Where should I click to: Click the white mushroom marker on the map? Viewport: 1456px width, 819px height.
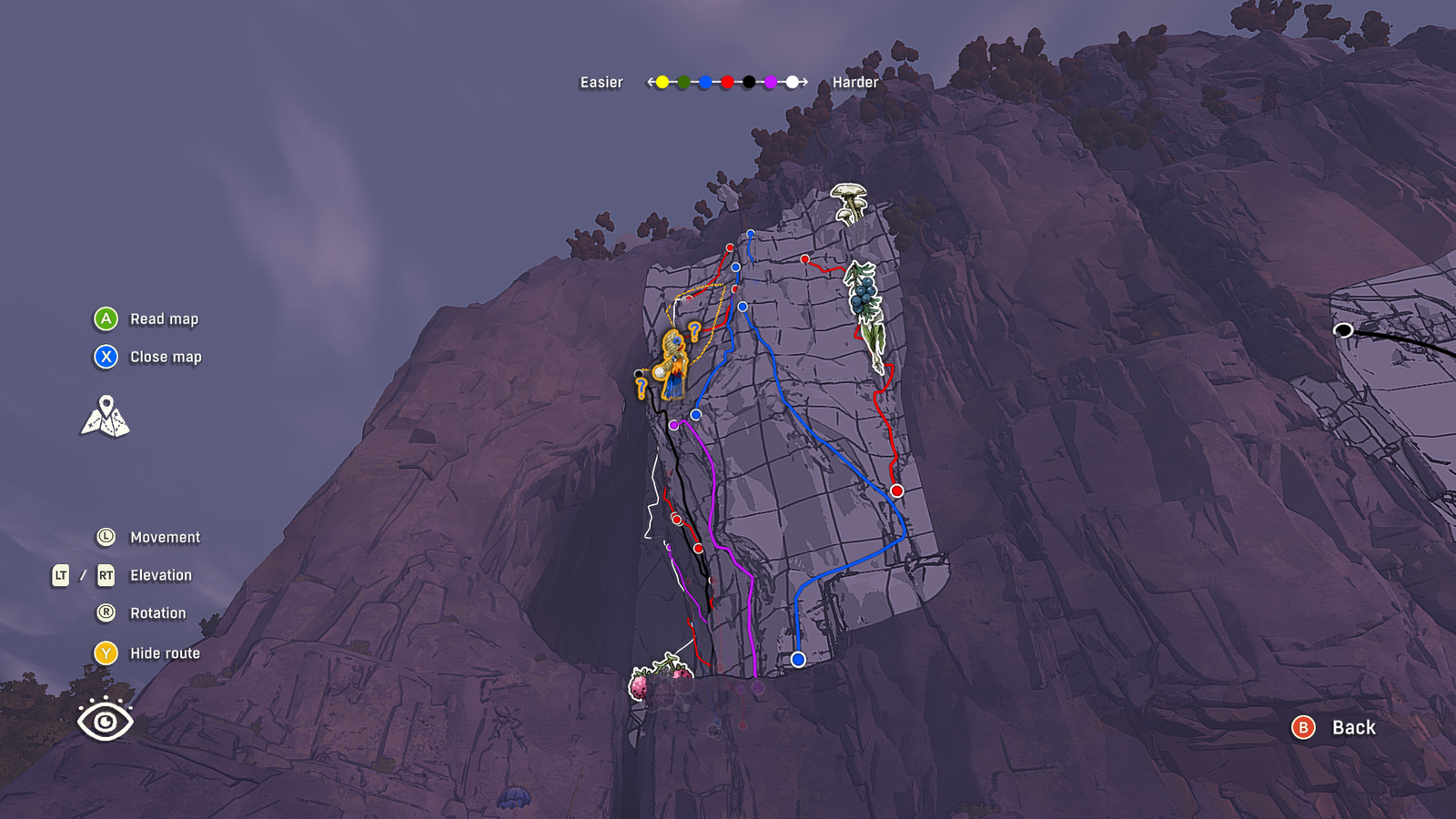(849, 202)
